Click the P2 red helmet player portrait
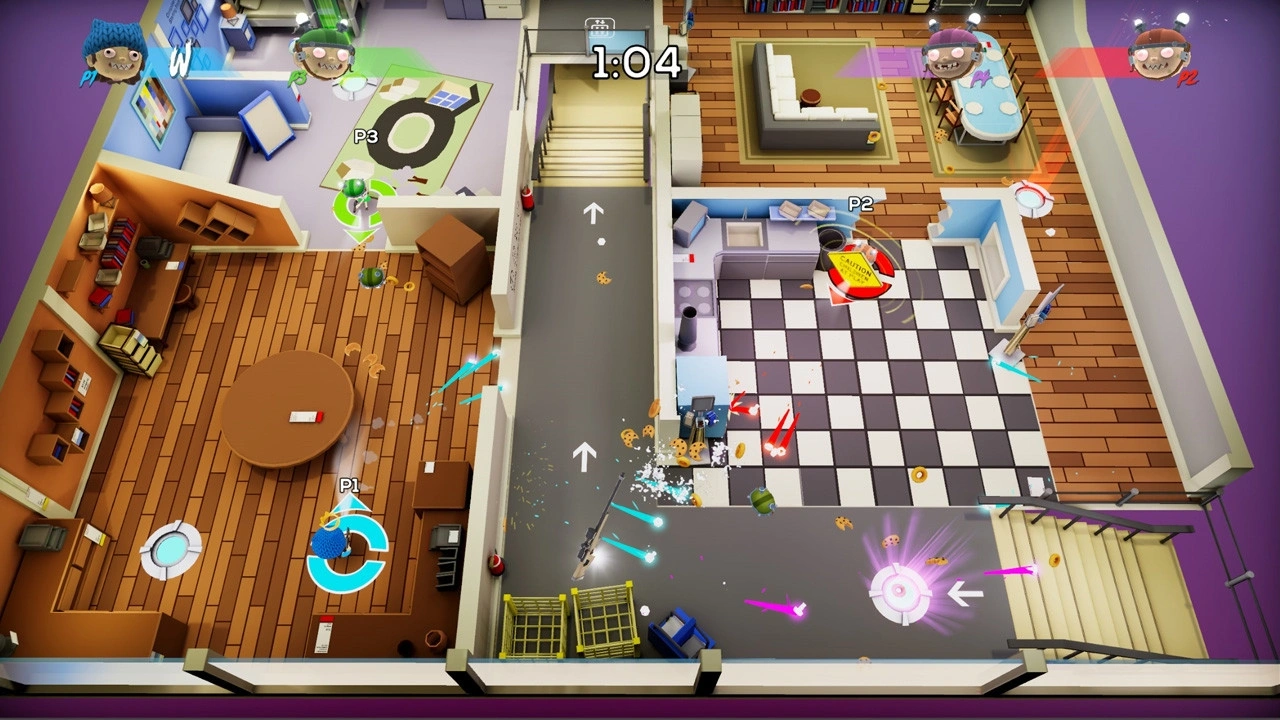This screenshot has height=720, width=1280. [x=1160, y=53]
